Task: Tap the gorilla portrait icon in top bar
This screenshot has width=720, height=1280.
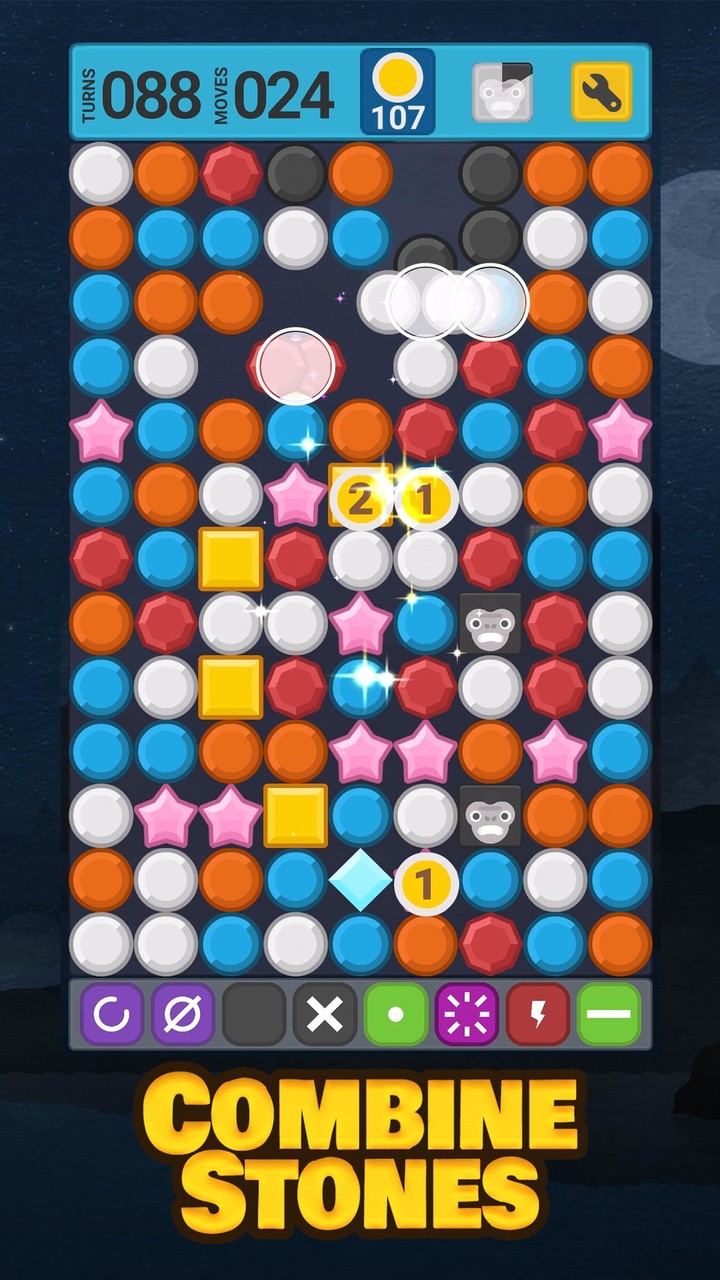Action: point(503,93)
